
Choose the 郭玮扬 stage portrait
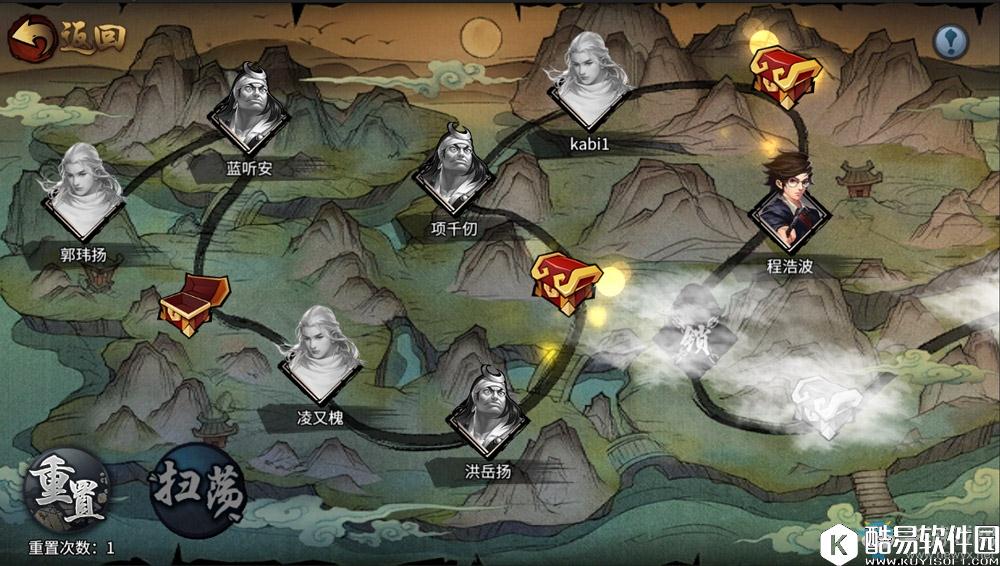click(x=83, y=196)
